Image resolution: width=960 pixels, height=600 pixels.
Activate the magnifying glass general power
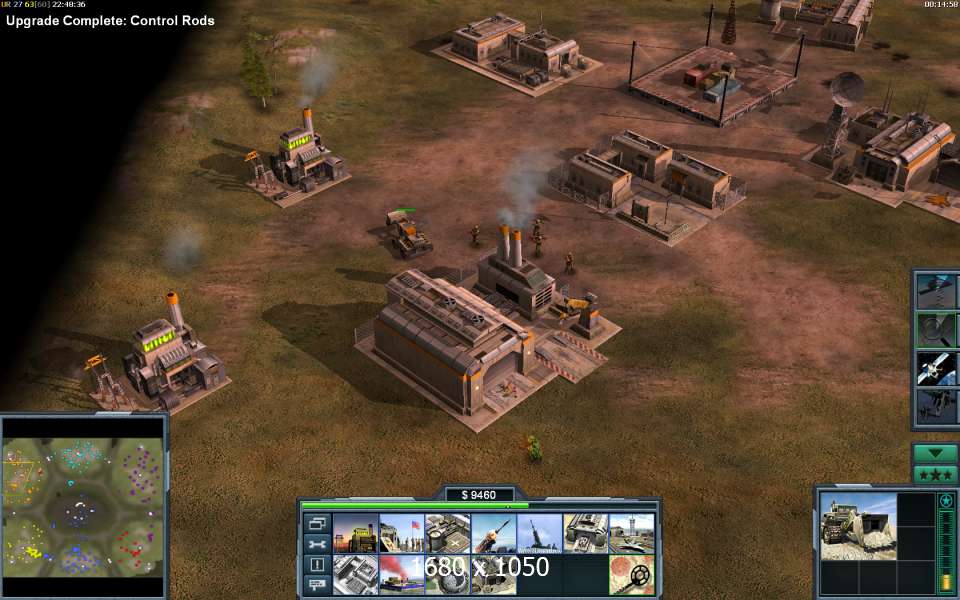937,329
